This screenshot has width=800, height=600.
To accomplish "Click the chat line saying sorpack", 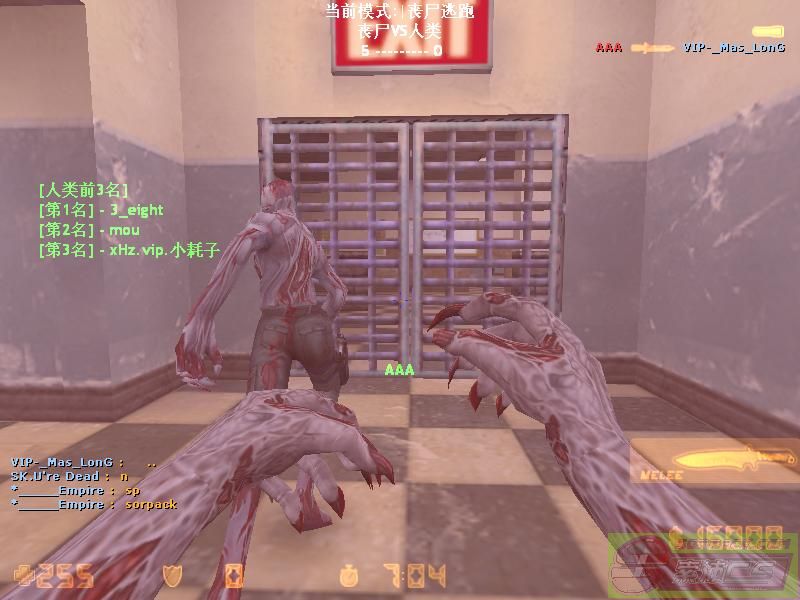I will pos(94,504).
